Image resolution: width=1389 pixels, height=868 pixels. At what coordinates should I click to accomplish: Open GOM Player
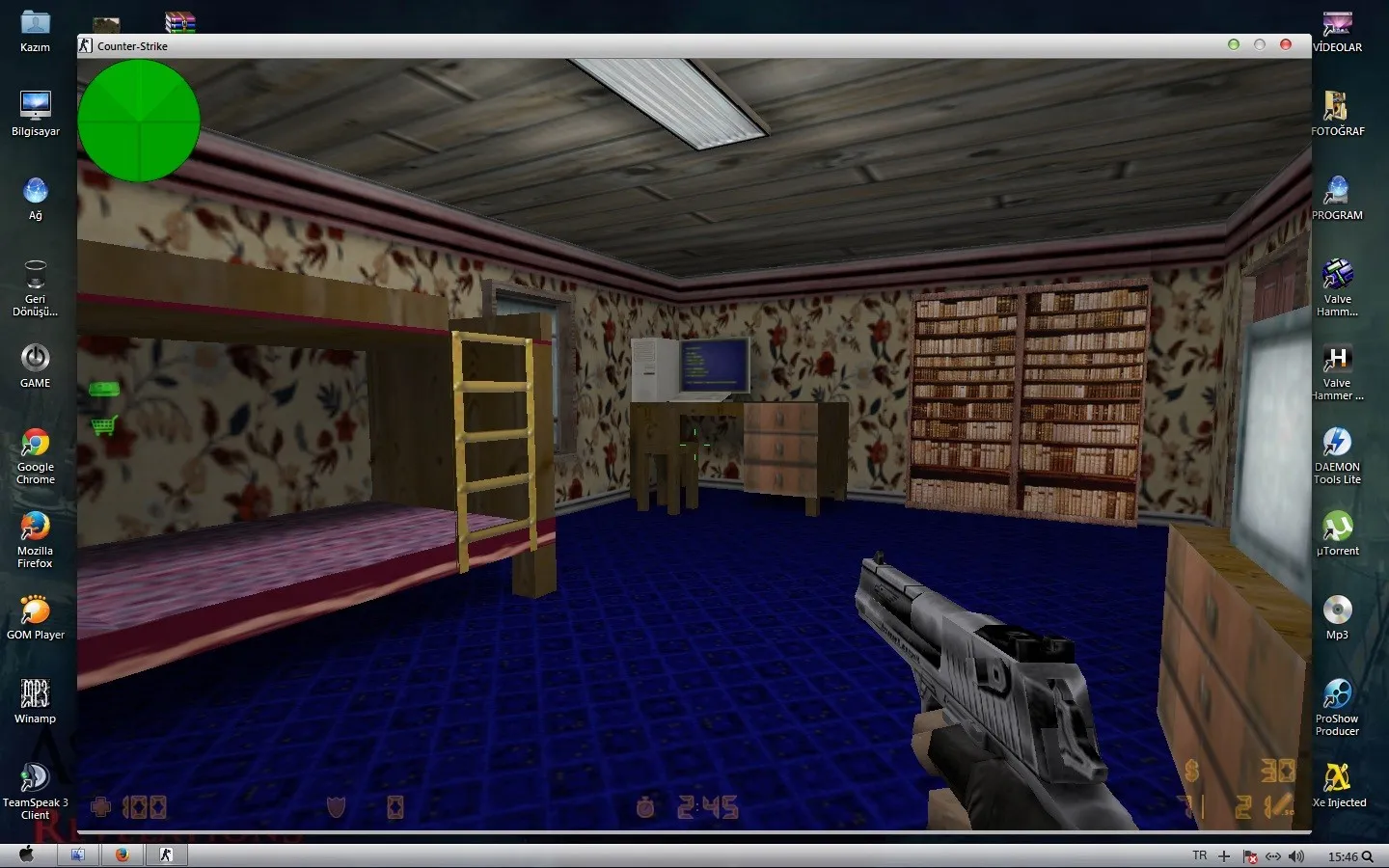tap(36, 611)
